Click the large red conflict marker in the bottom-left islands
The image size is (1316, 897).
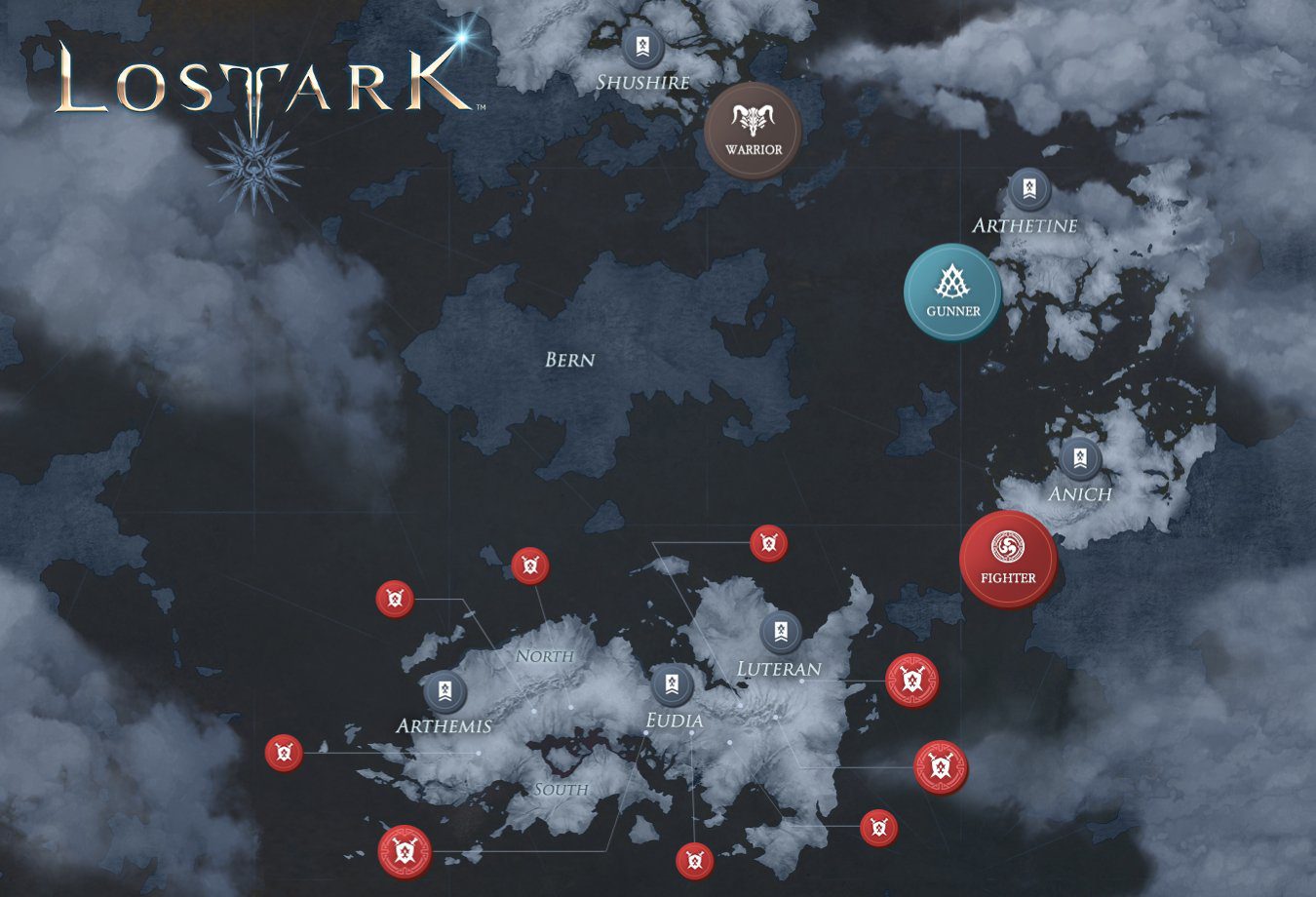point(406,850)
